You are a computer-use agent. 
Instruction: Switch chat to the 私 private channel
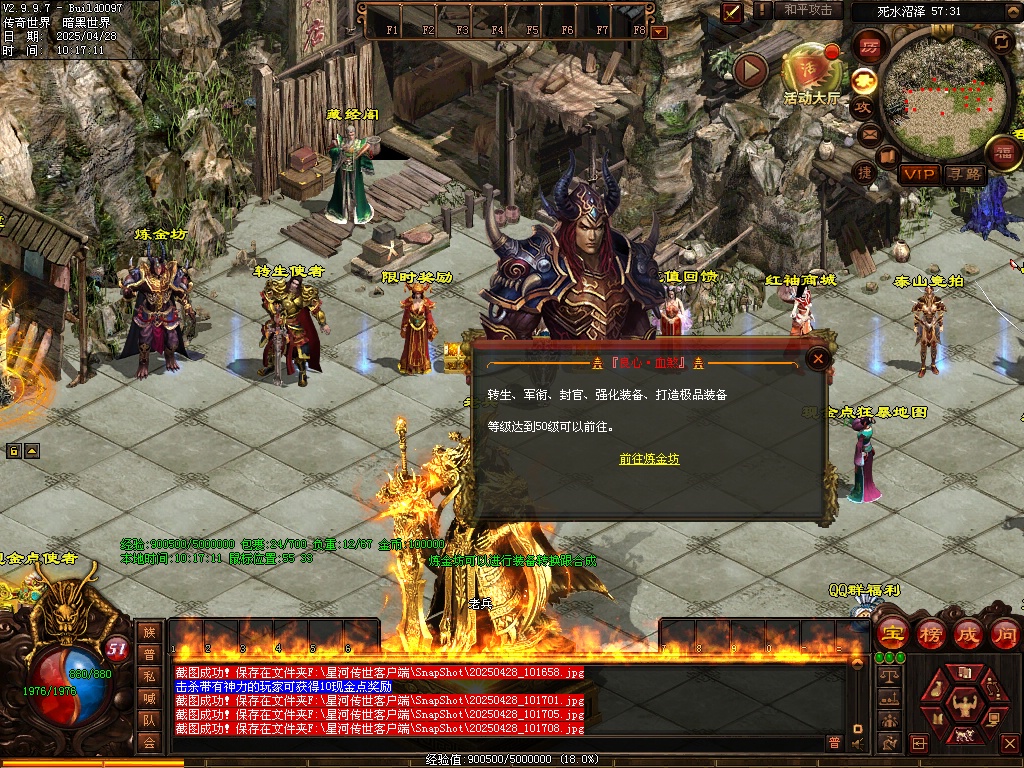pyautogui.click(x=149, y=675)
